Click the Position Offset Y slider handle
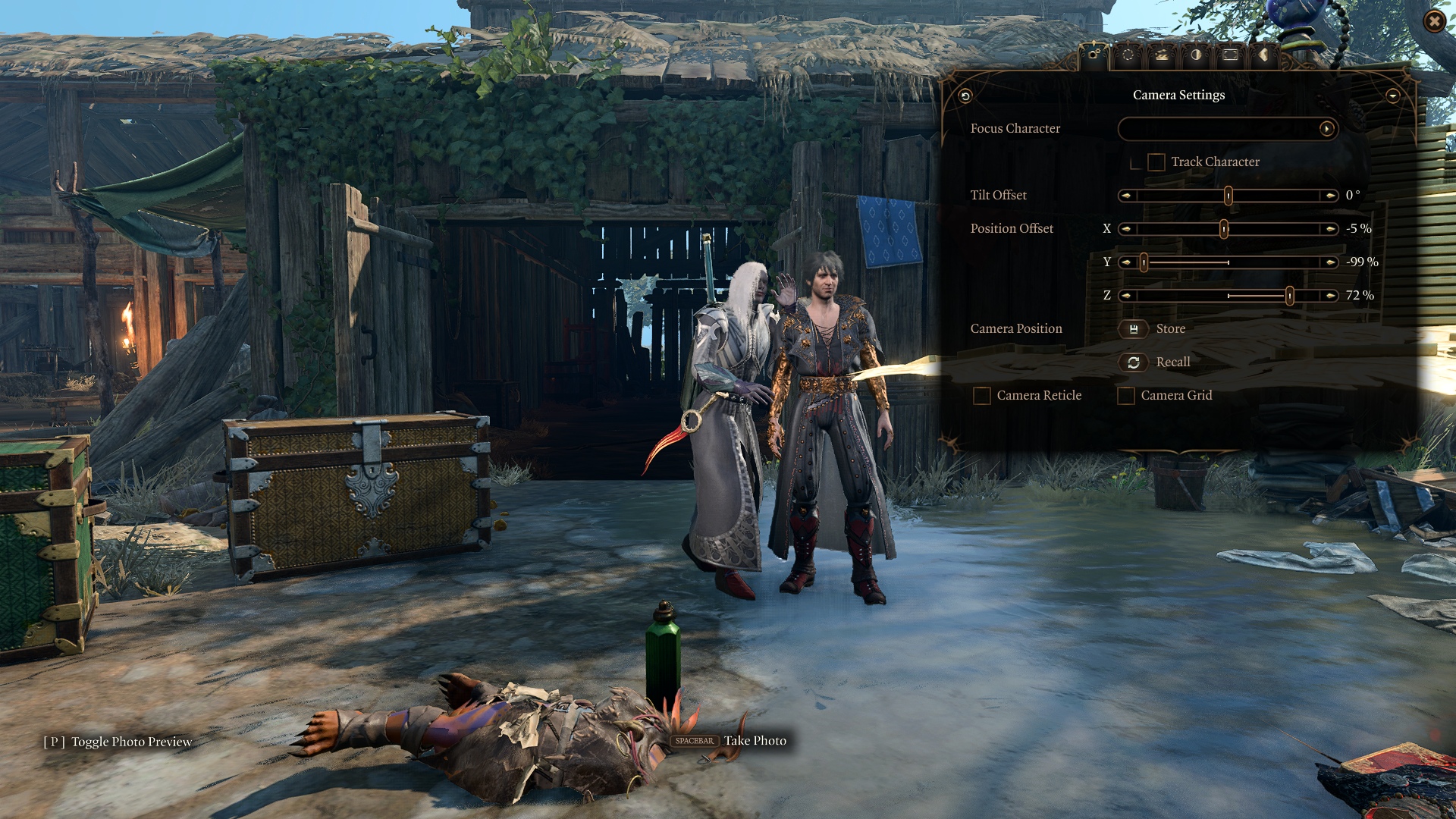 coord(1144,262)
